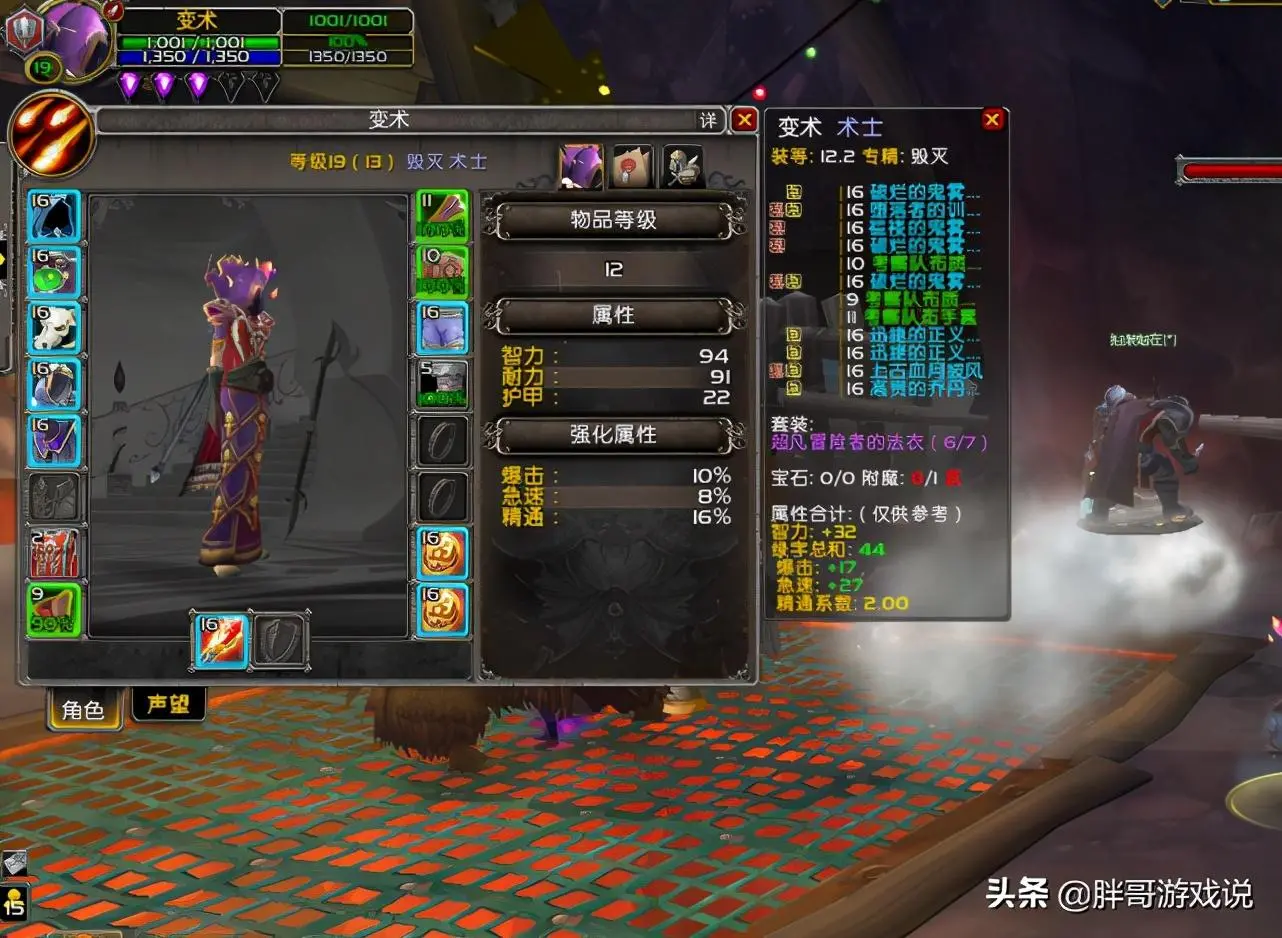Viewport: 1282px width, 938px height.
Task: Click the 物品等级 header button
Action: [x=612, y=222]
